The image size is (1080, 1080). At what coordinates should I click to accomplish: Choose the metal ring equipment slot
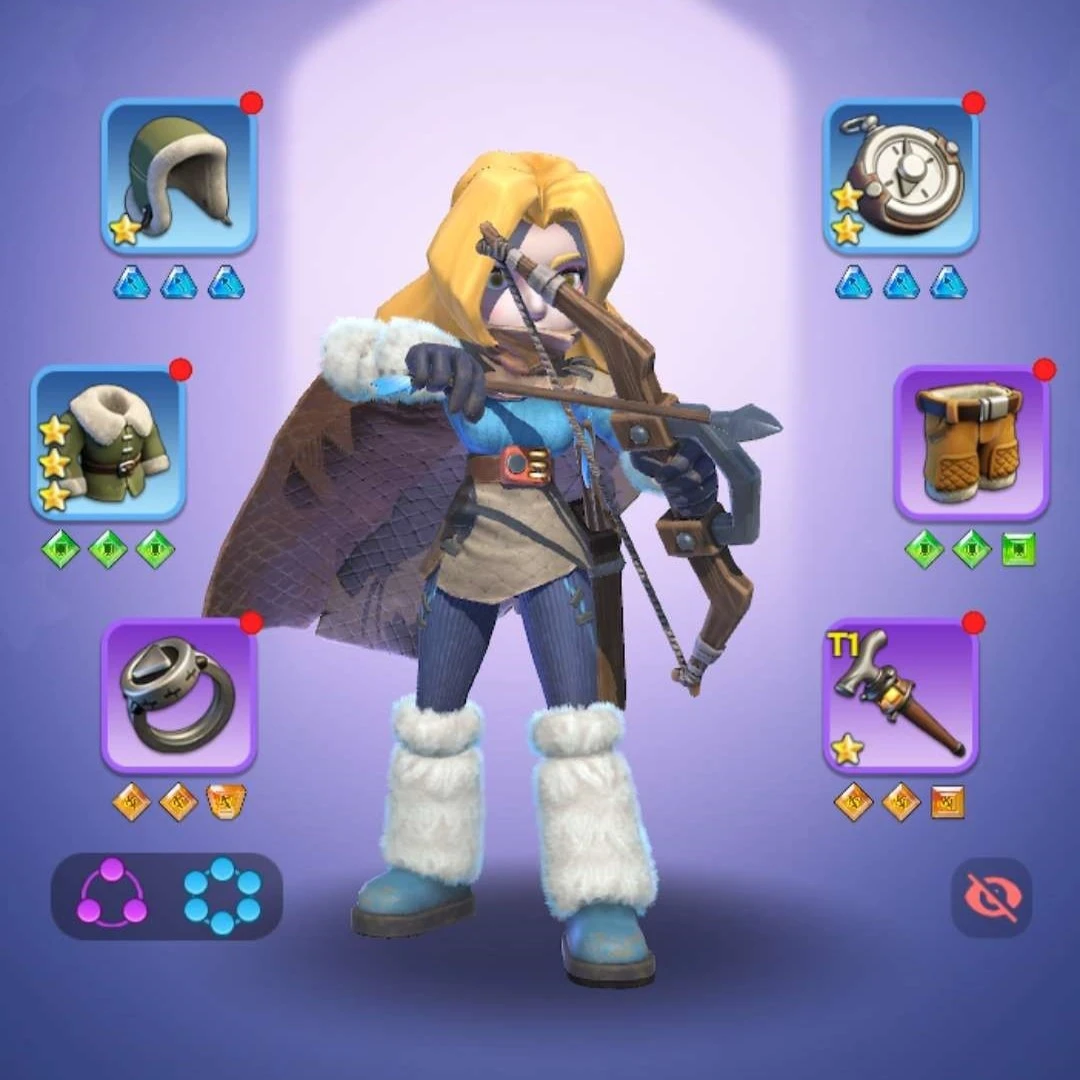(x=179, y=696)
